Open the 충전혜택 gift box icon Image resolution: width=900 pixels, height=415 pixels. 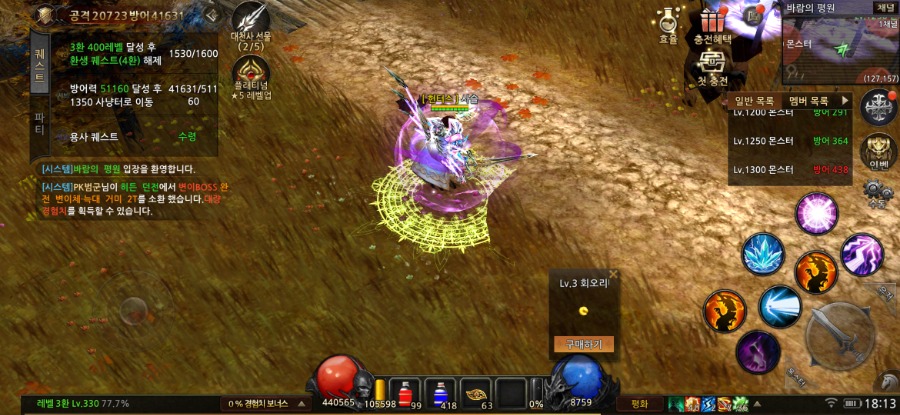(712, 22)
